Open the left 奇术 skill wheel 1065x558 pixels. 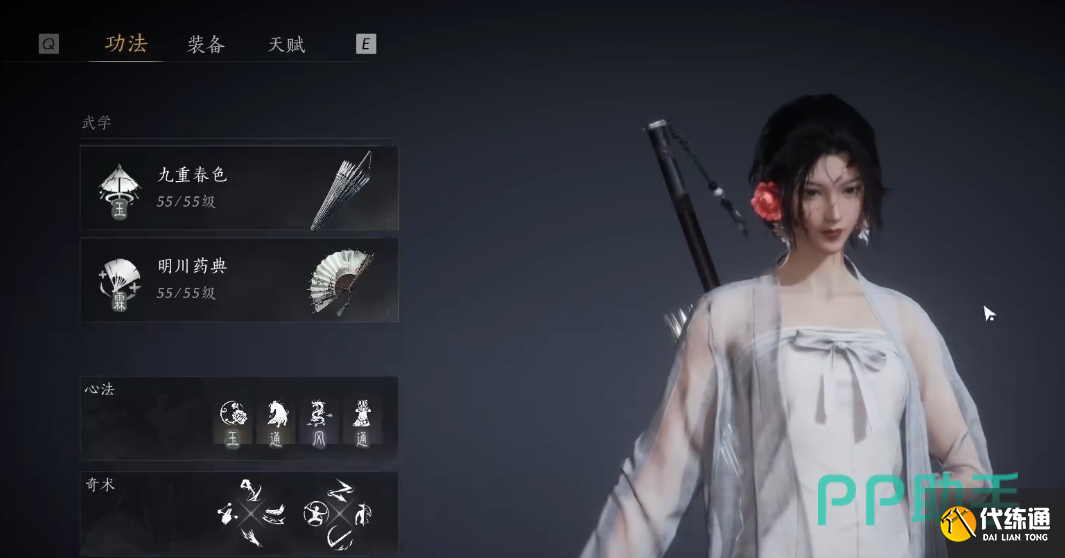tap(250, 514)
